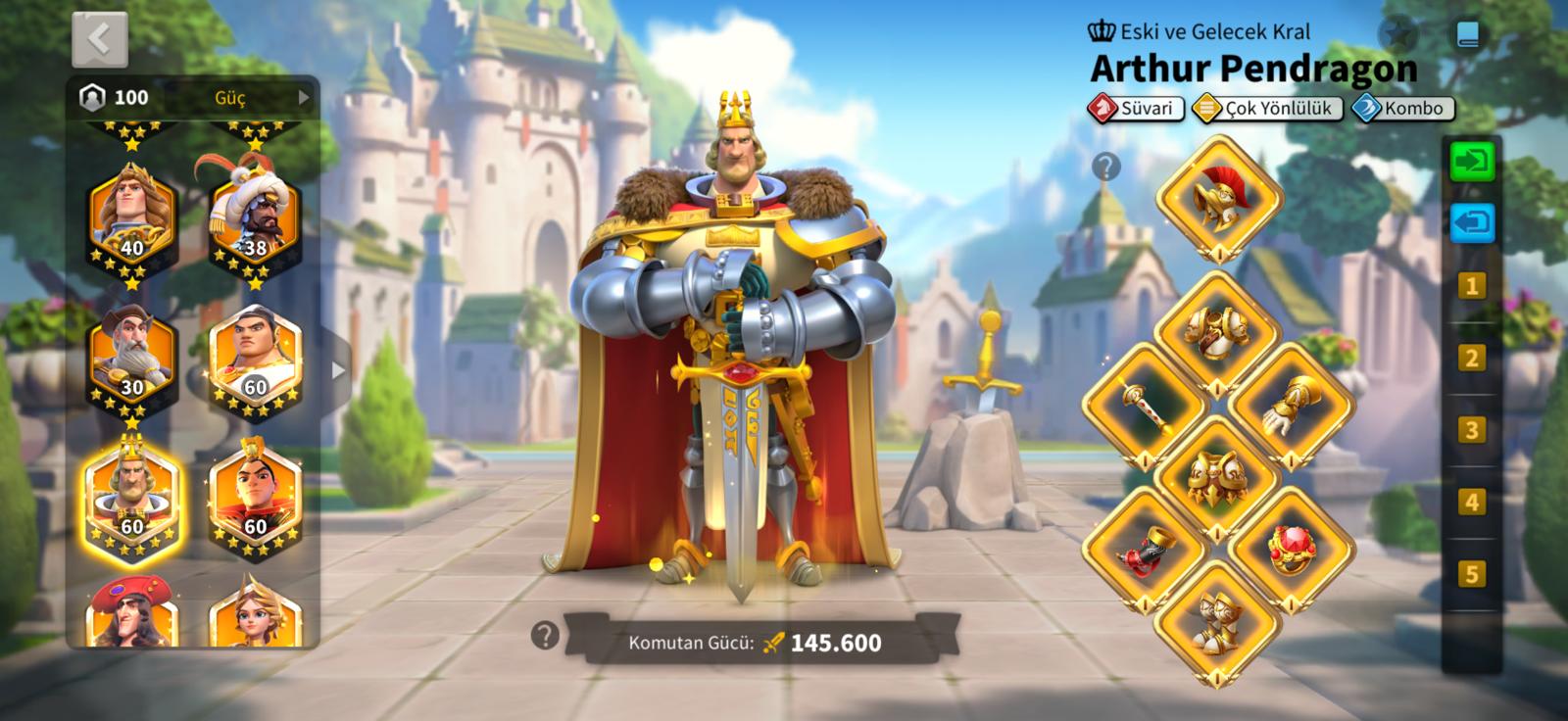The width and height of the screenshot is (1568, 721).
Task: Select the golden gauntlet equipment slot
Action: pyautogui.click(x=1292, y=406)
